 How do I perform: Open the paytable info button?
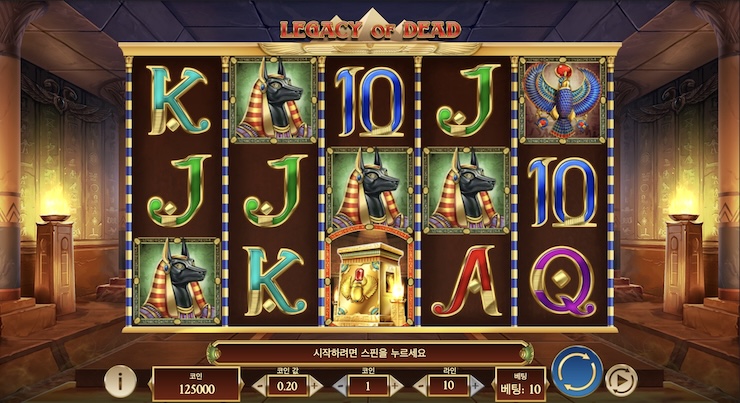pos(120,380)
